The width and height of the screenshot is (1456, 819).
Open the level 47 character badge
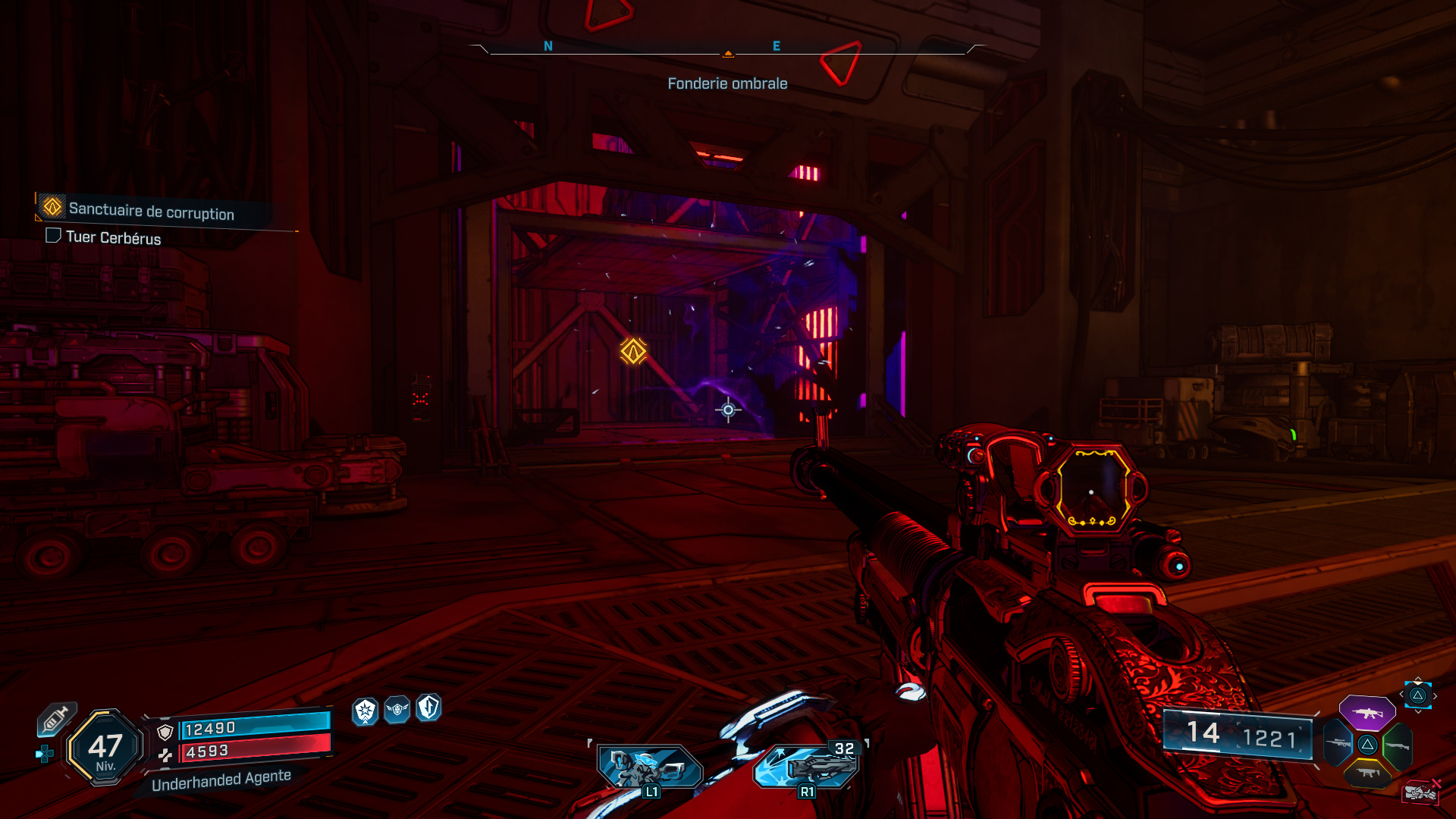[x=105, y=748]
